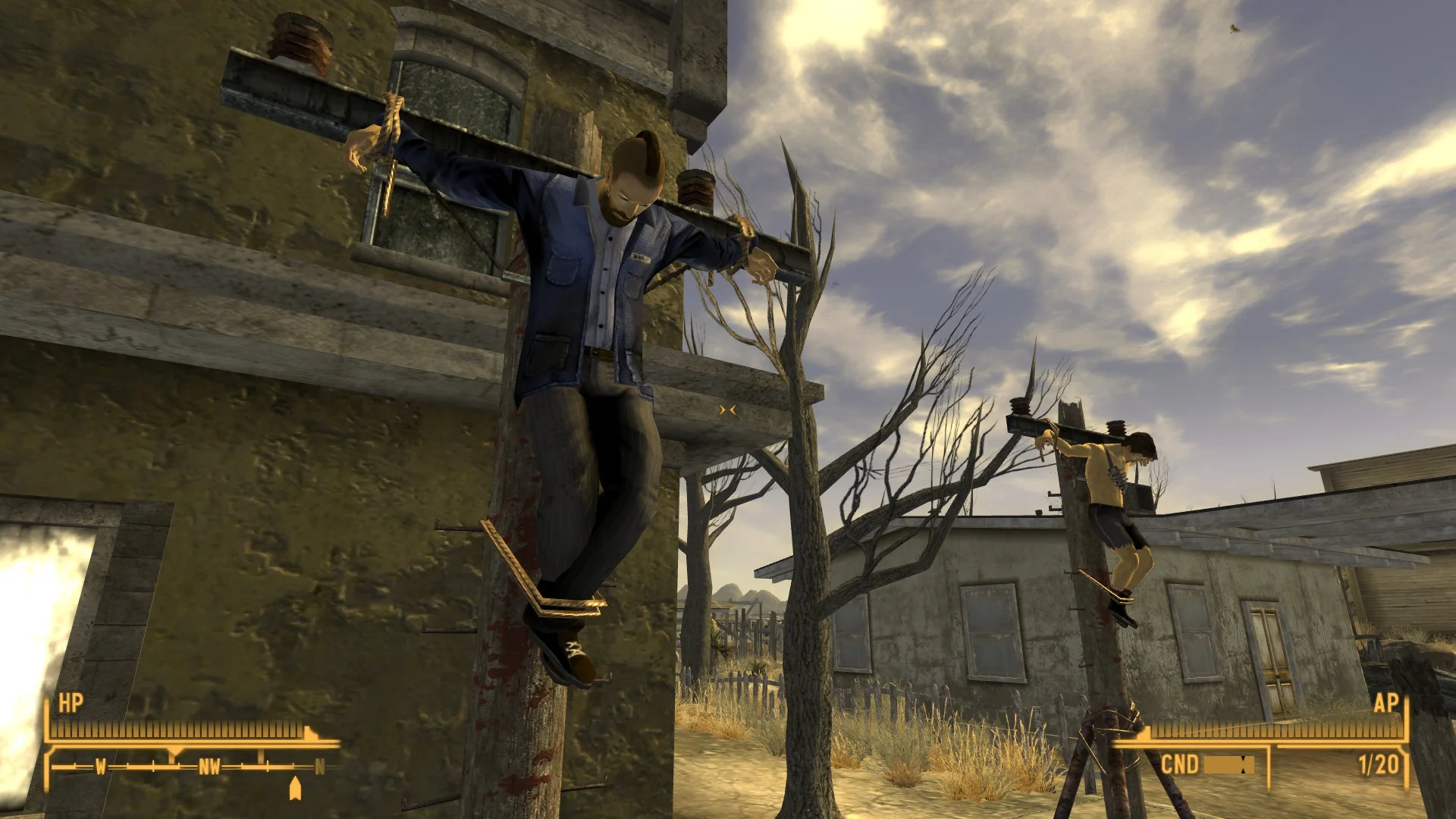Select the NW marker on the compass

click(210, 767)
